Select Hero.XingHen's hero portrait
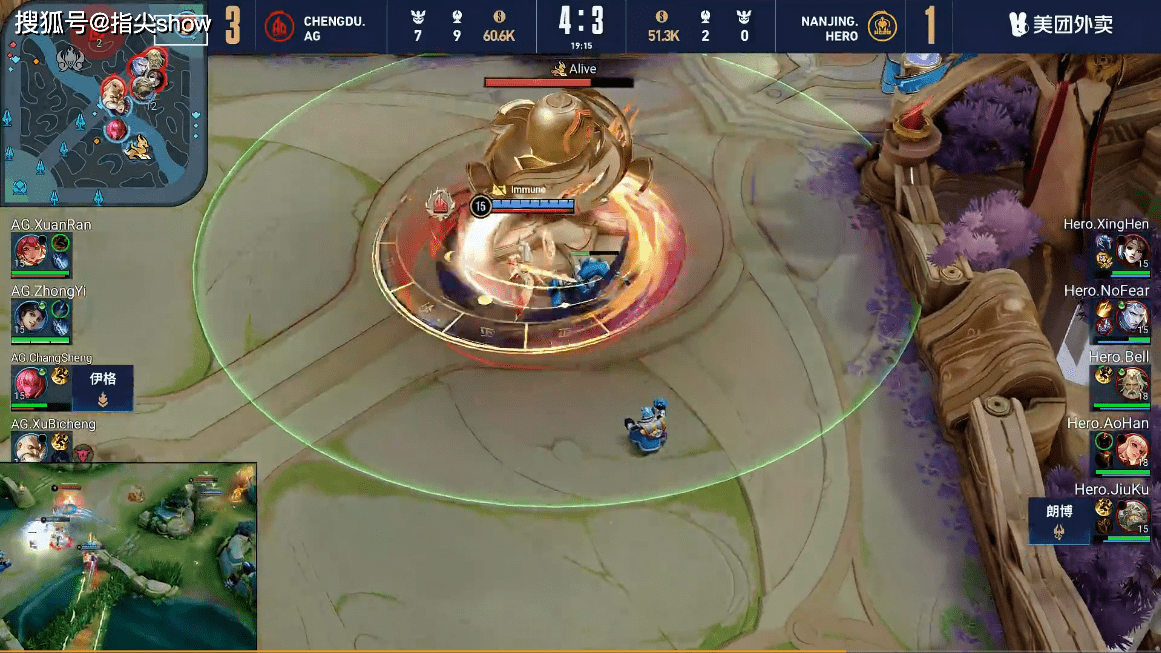This screenshot has width=1161, height=653. pyautogui.click(x=1135, y=250)
